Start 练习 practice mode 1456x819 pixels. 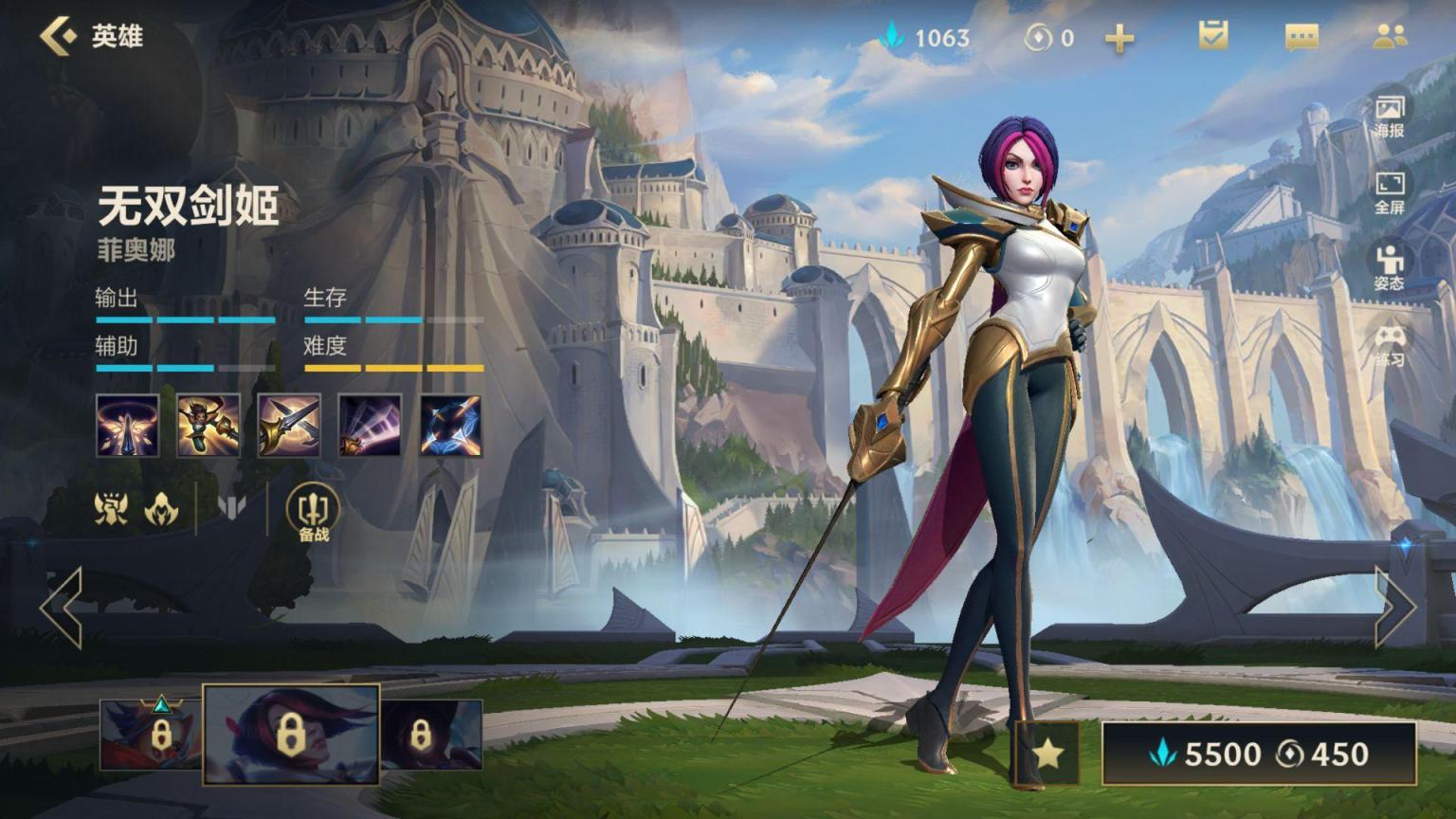(x=1390, y=345)
